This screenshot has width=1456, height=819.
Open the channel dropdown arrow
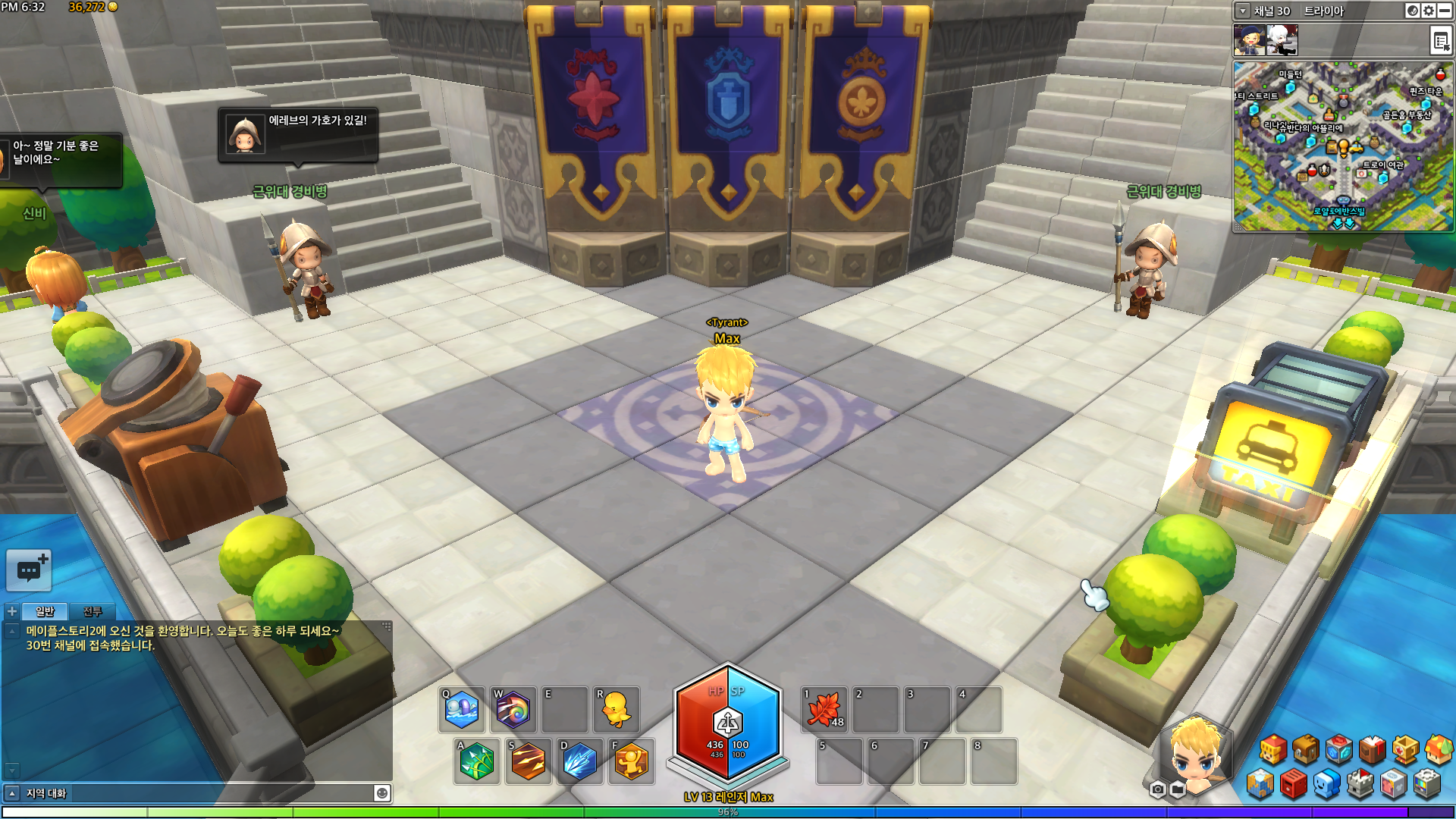pos(1242,11)
